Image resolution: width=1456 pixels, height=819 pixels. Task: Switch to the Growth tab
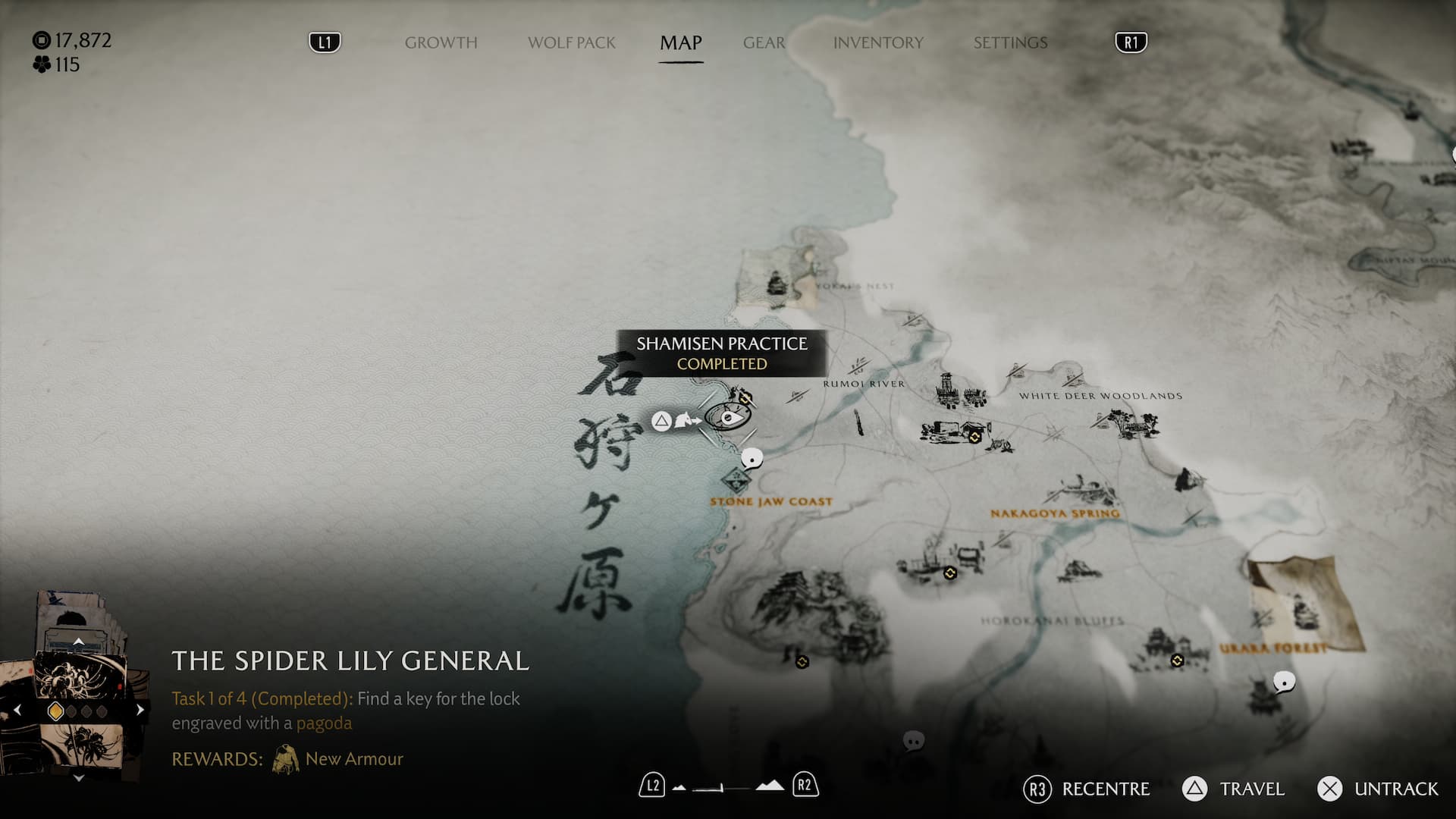click(441, 42)
